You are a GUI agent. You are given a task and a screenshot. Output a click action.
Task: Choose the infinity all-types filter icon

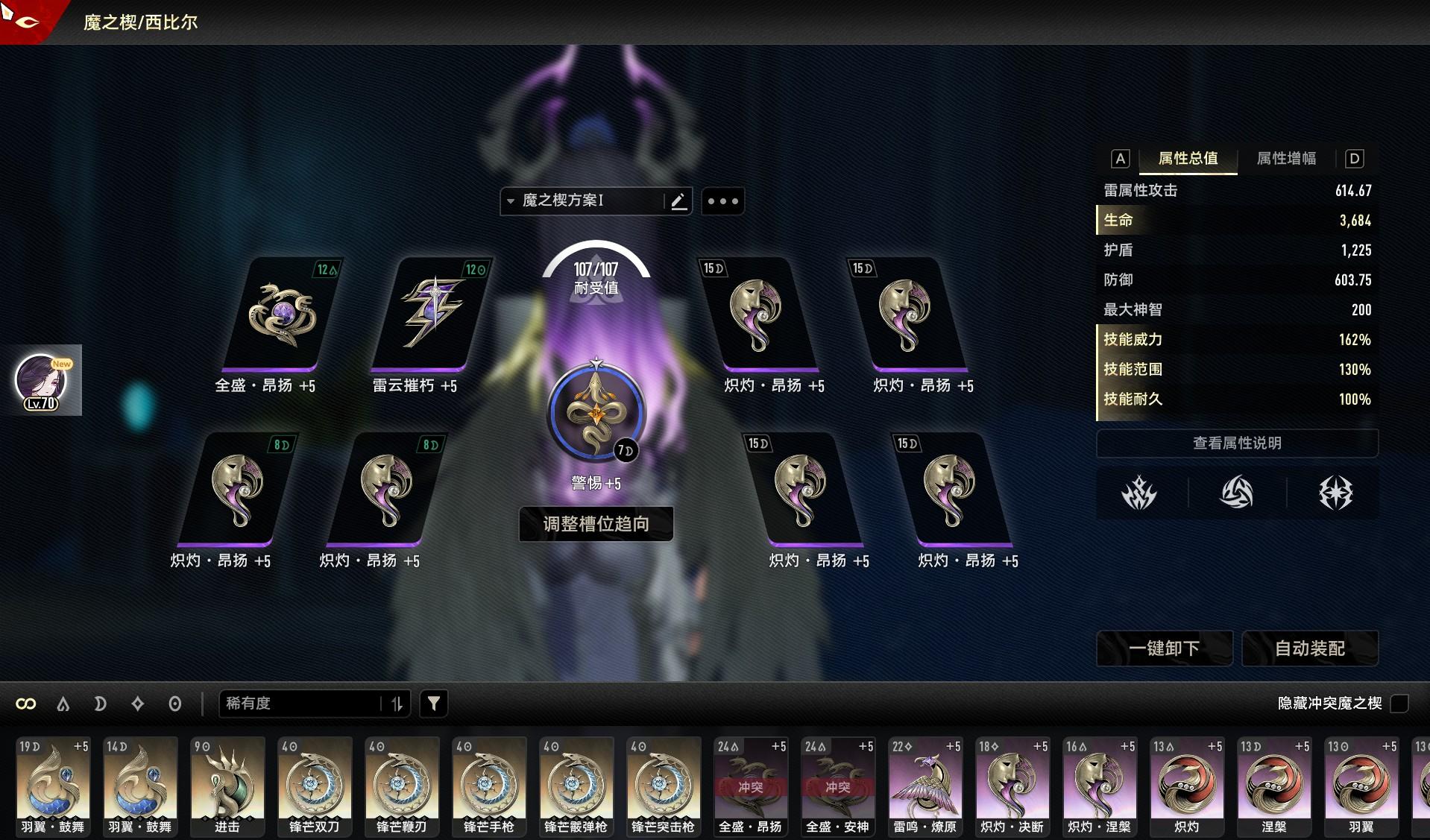click(x=26, y=704)
